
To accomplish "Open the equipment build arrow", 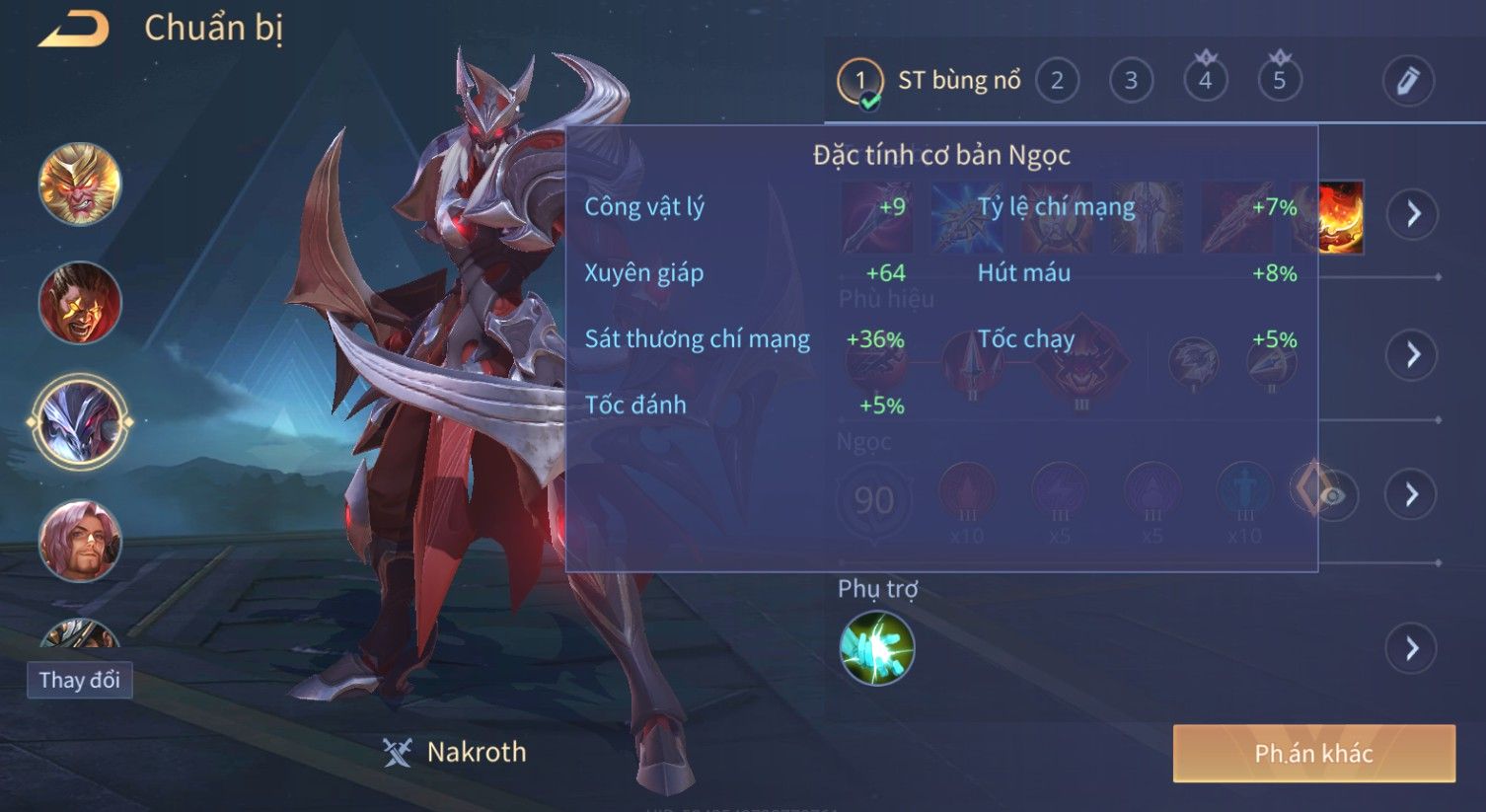I will coord(1412,213).
